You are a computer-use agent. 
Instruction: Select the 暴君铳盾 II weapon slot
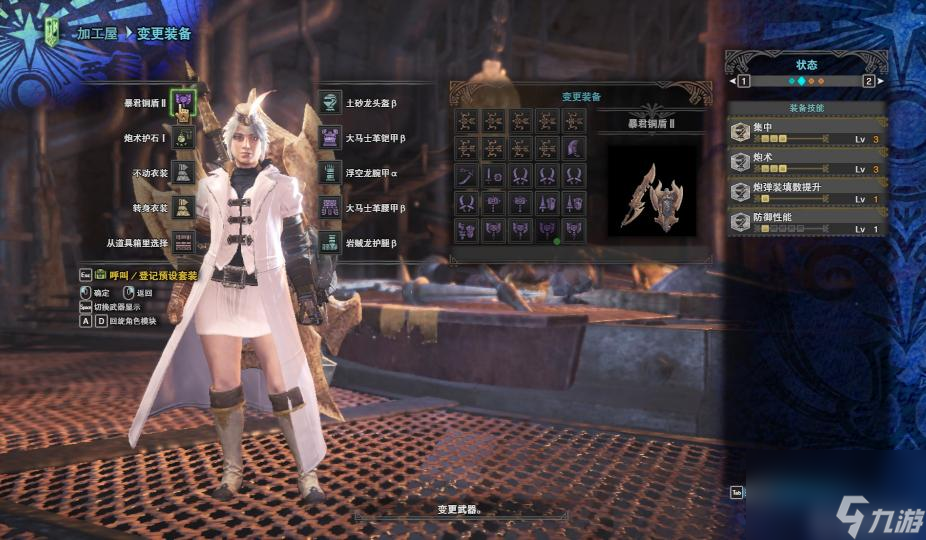pyautogui.click(x=183, y=102)
